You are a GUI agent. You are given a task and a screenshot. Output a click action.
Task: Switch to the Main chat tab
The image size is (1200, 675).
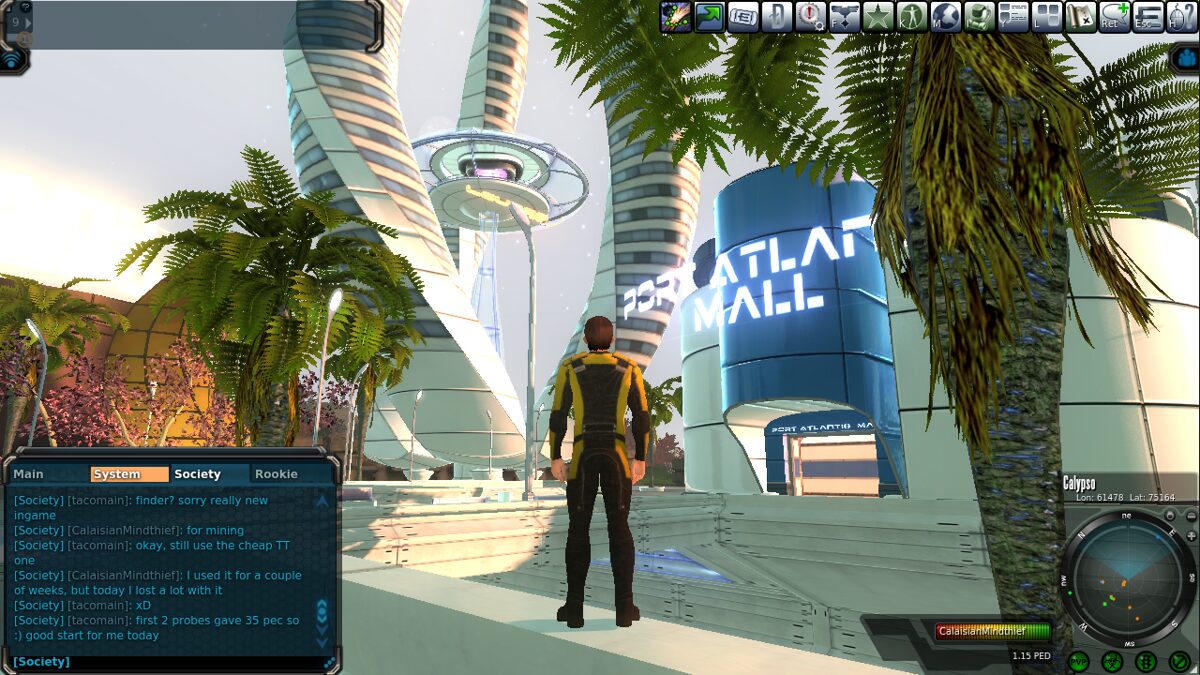(x=29, y=474)
